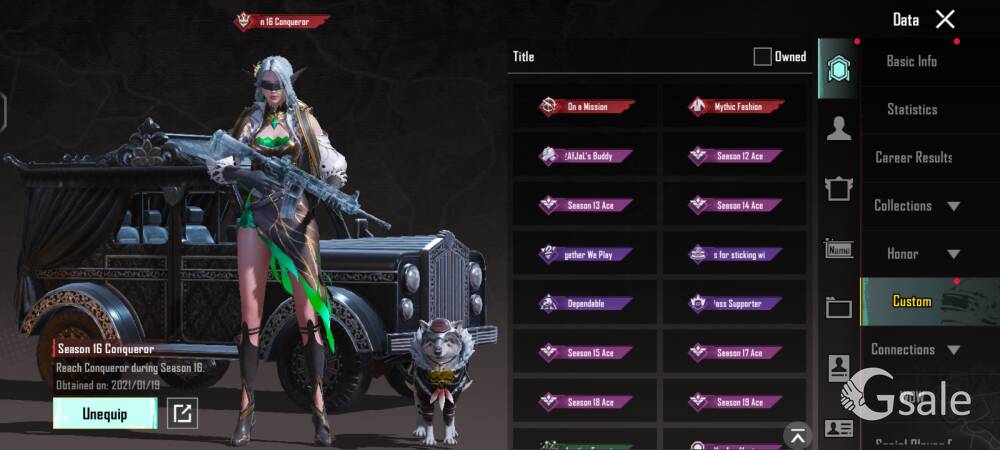This screenshot has height=450, width=1000.
Task: Expand the Collections dropdown
Action: [x=916, y=206]
